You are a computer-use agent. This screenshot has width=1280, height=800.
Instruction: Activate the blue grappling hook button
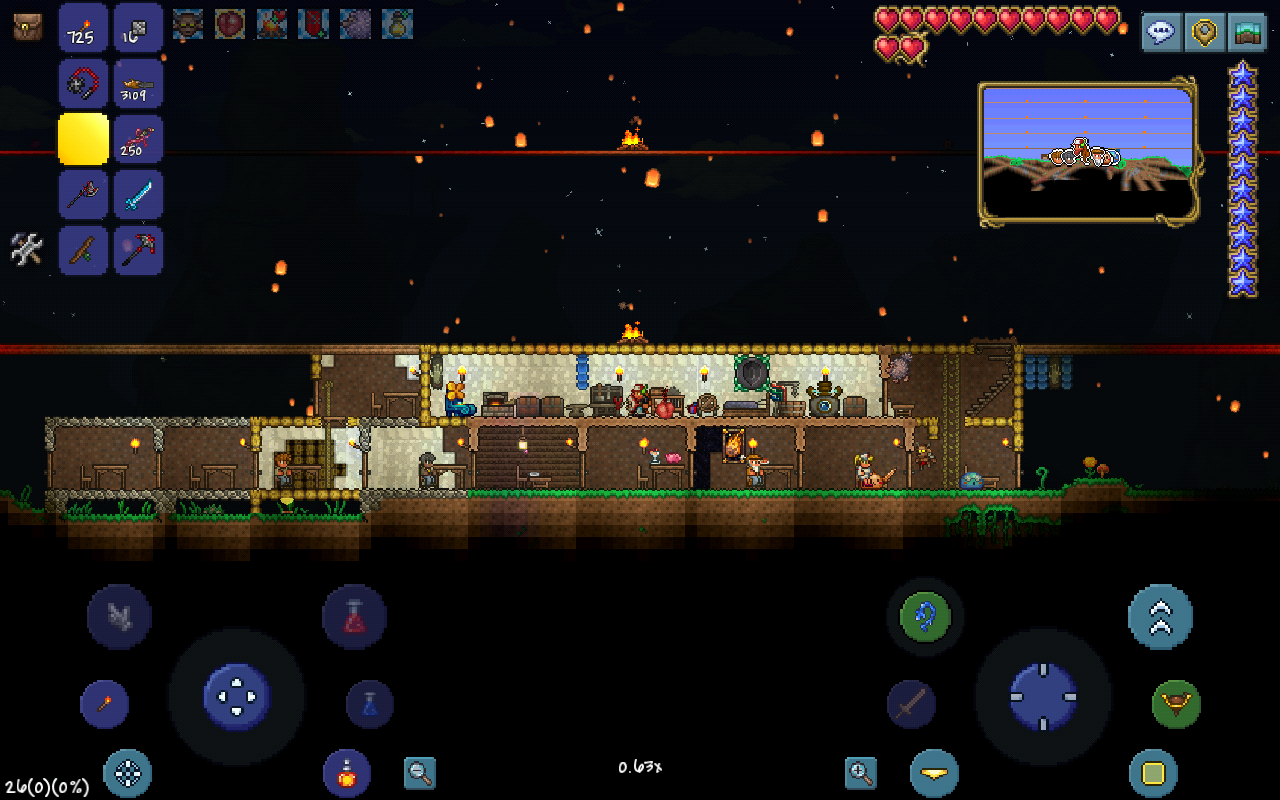[925, 617]
